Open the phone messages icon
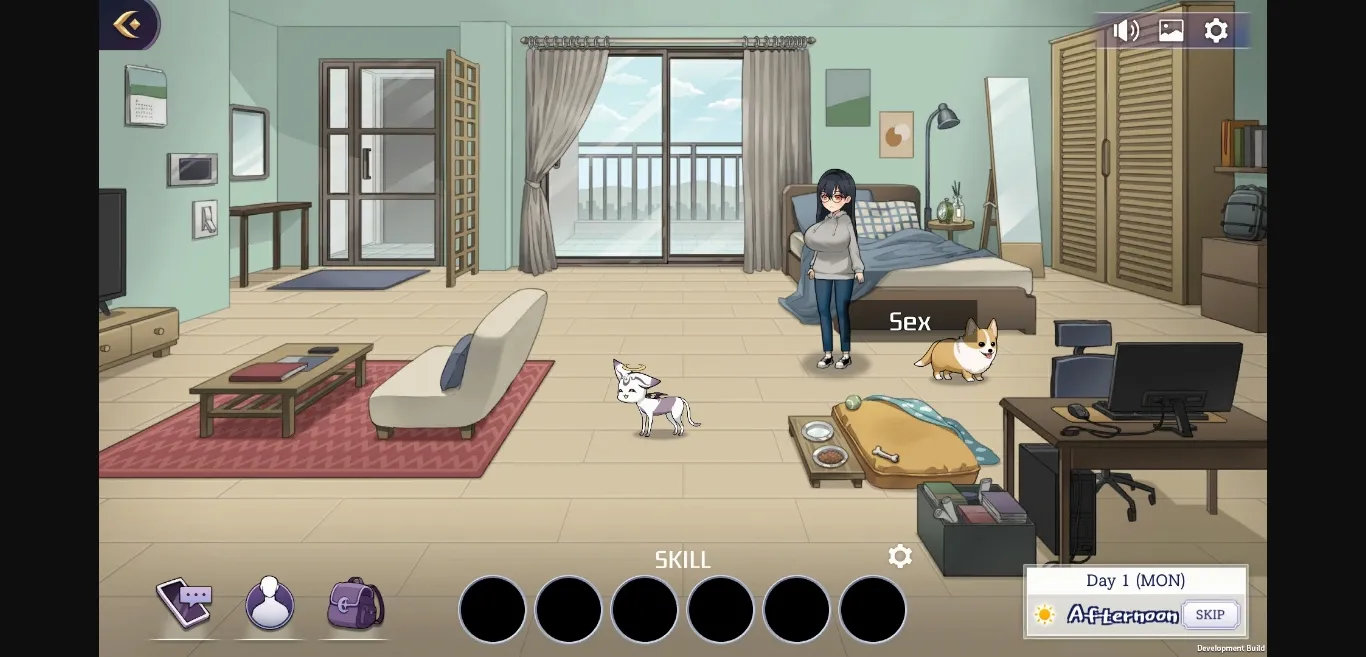Image resolution: width=1366 pixels, height=657 pixels. [x=184, y=603]
